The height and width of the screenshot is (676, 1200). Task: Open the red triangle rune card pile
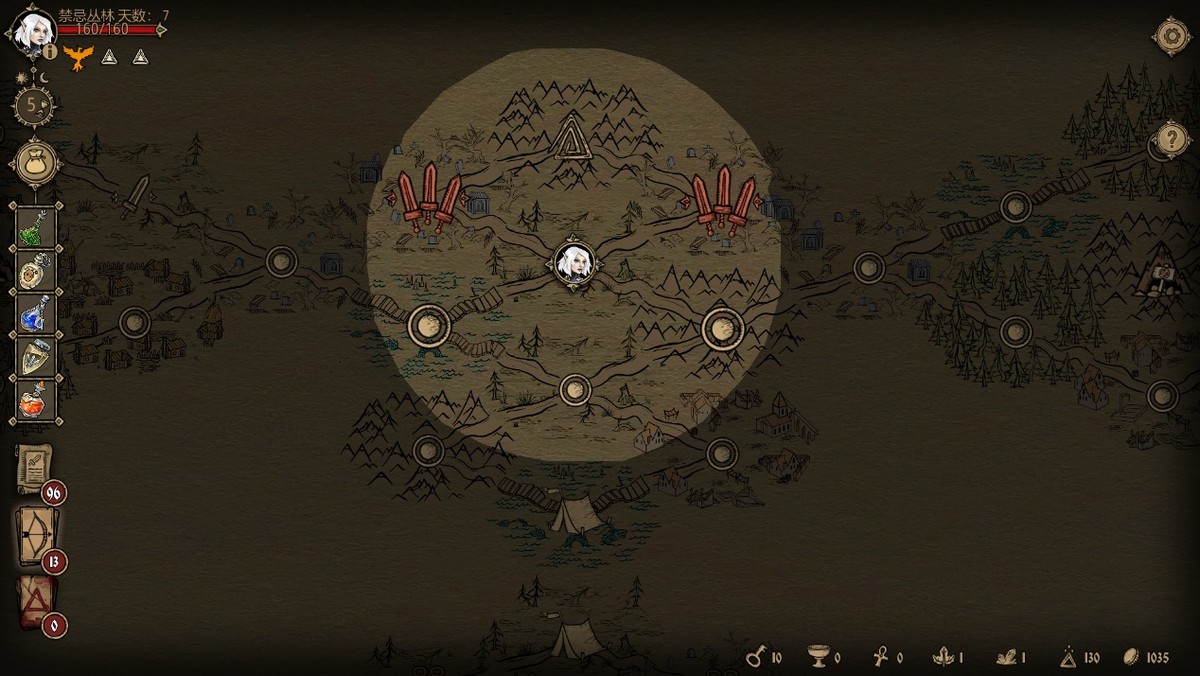pyautogui.click(x=35, y=603)
